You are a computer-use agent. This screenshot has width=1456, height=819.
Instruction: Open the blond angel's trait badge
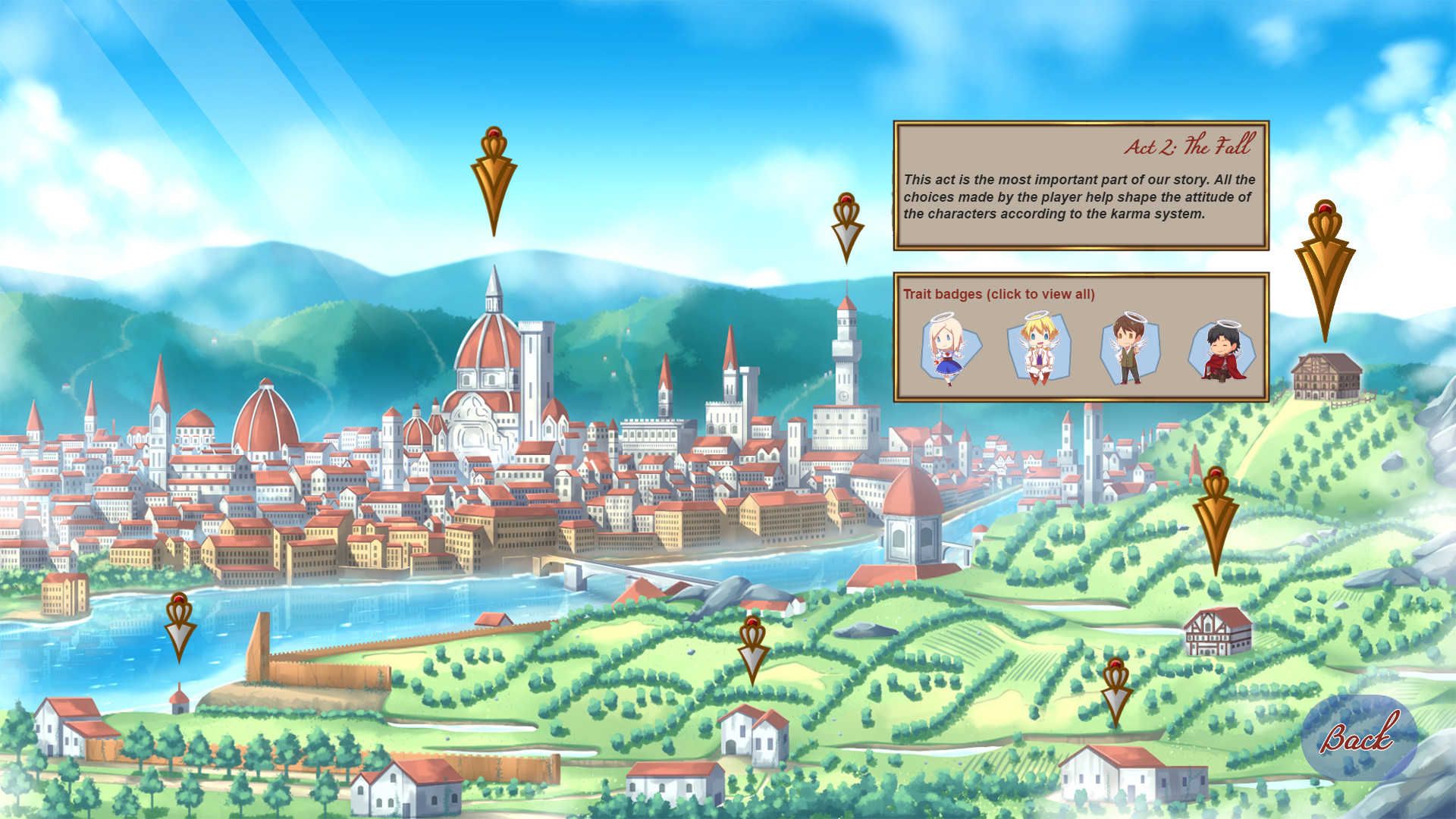coord(1039,349)
